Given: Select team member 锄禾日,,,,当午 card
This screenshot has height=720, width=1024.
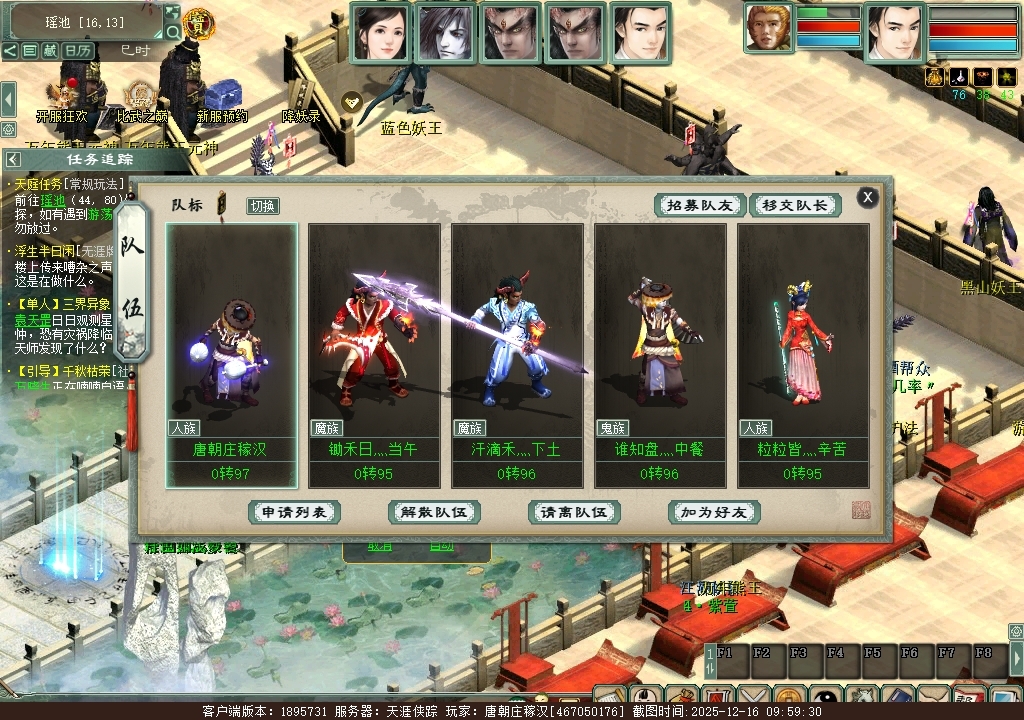Looking at the screenshot, I should (374, 354).
